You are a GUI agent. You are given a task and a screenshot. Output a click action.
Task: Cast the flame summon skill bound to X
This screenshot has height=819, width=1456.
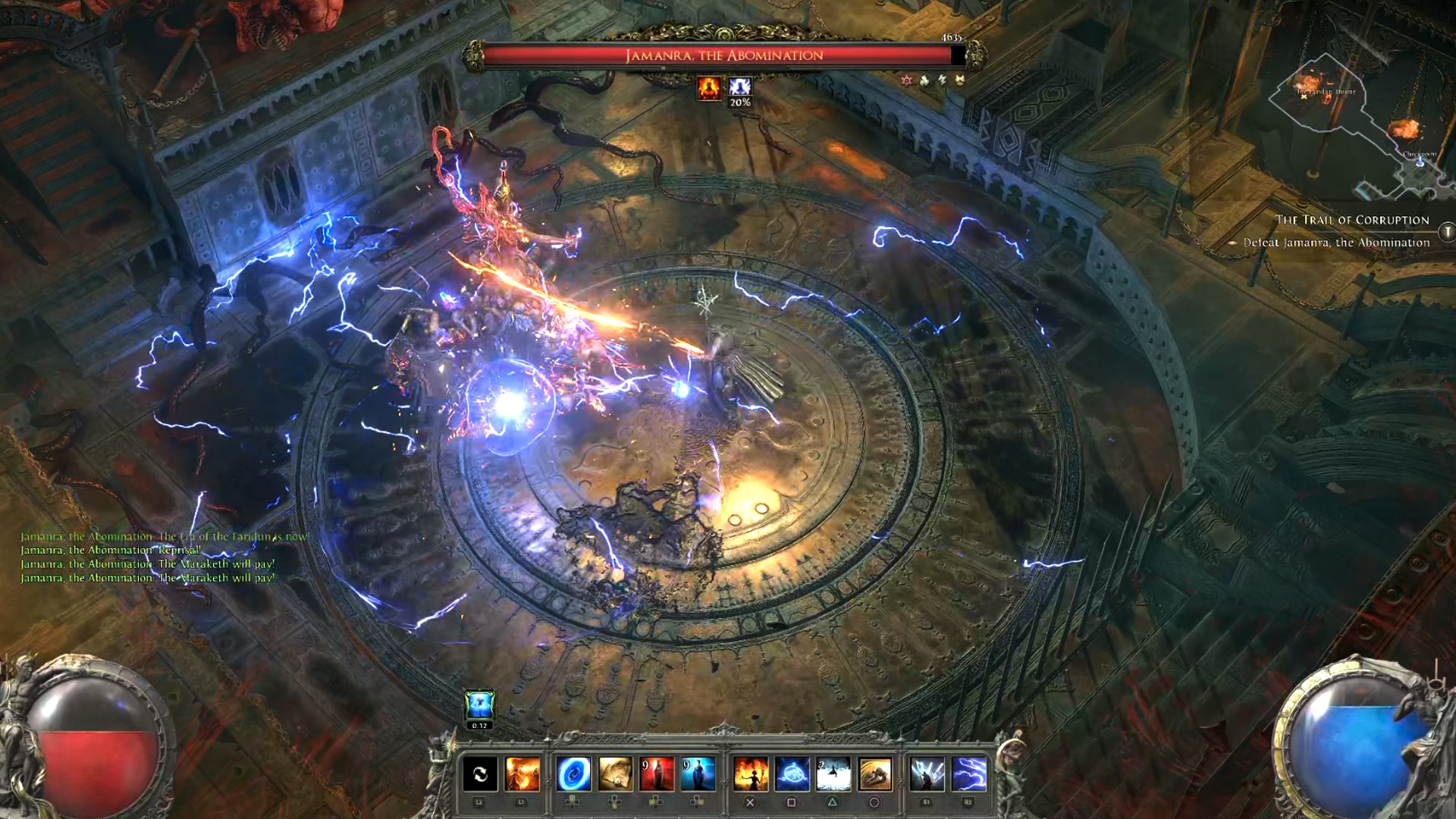pos(751,773)
